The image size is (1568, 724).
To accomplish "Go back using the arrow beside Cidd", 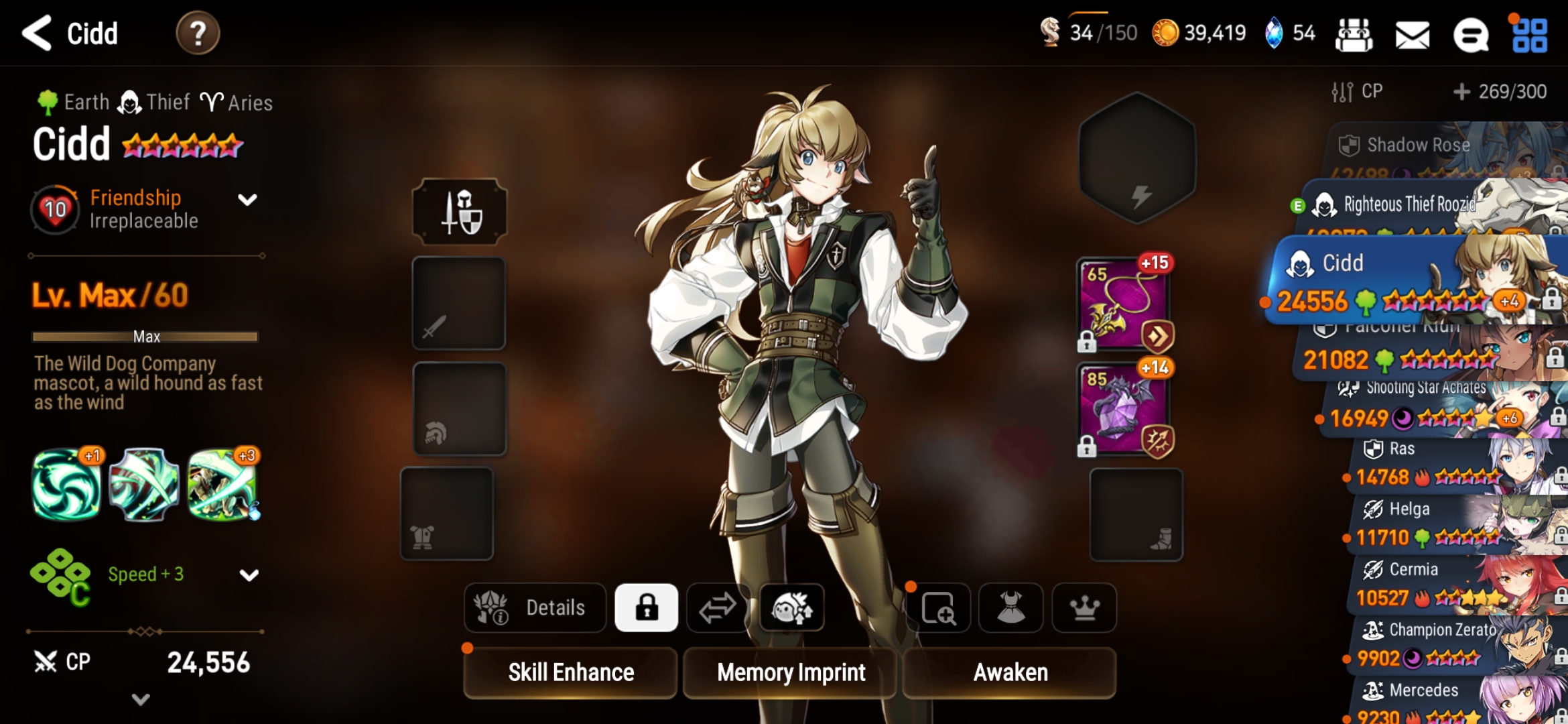I will [x=37, y=33].
